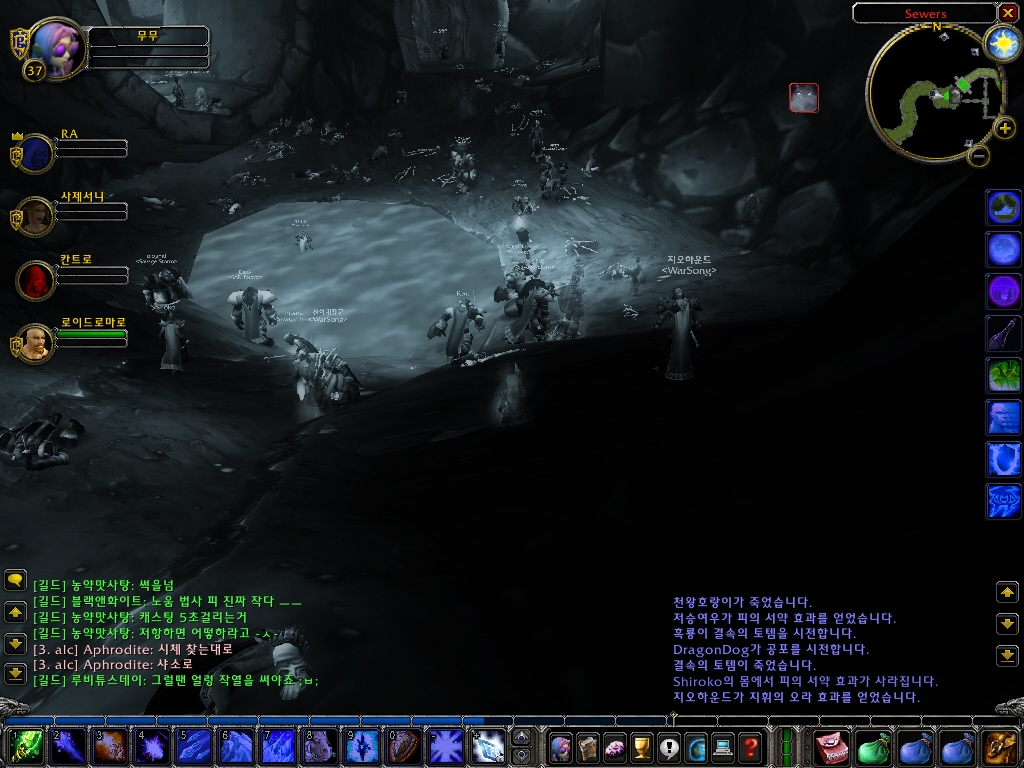Image resolution: width=1024 pixels, height=768 pixels.
Task: Click the wine bottle buff icon
Action: pos(1004,333)
